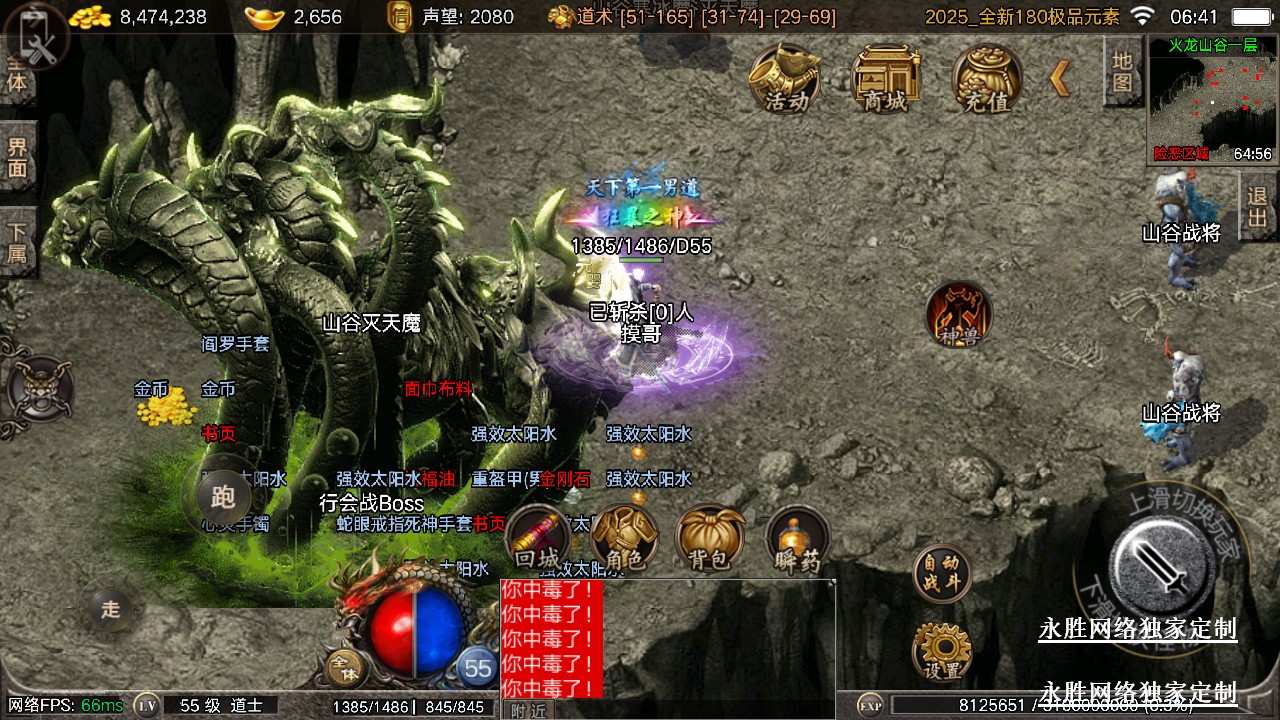This screenshot has height=720, width=1280.
Task: Open the wrench tools icon
Action: 37,37
